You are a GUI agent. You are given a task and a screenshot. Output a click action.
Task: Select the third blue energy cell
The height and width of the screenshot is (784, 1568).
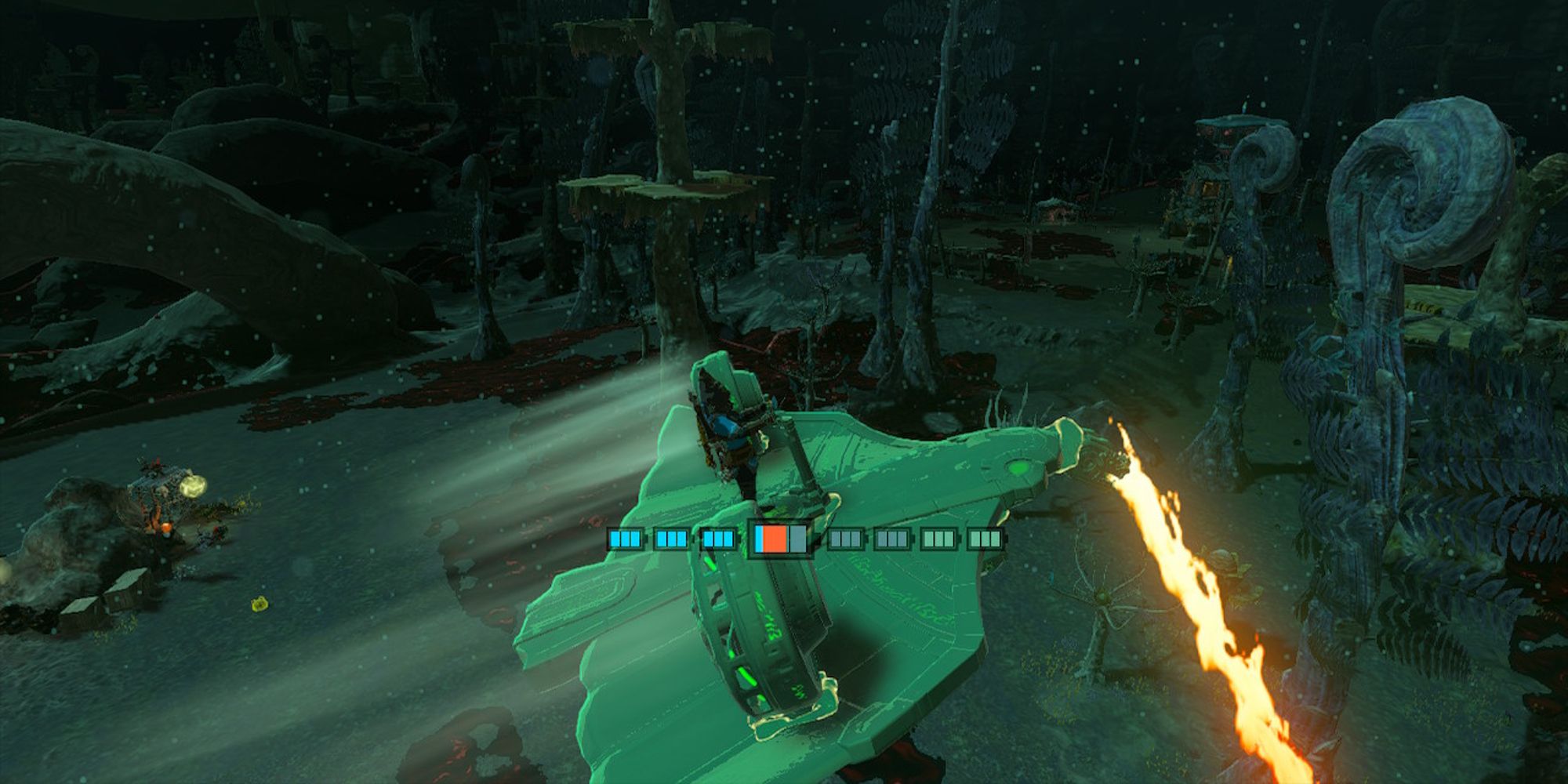717,539
